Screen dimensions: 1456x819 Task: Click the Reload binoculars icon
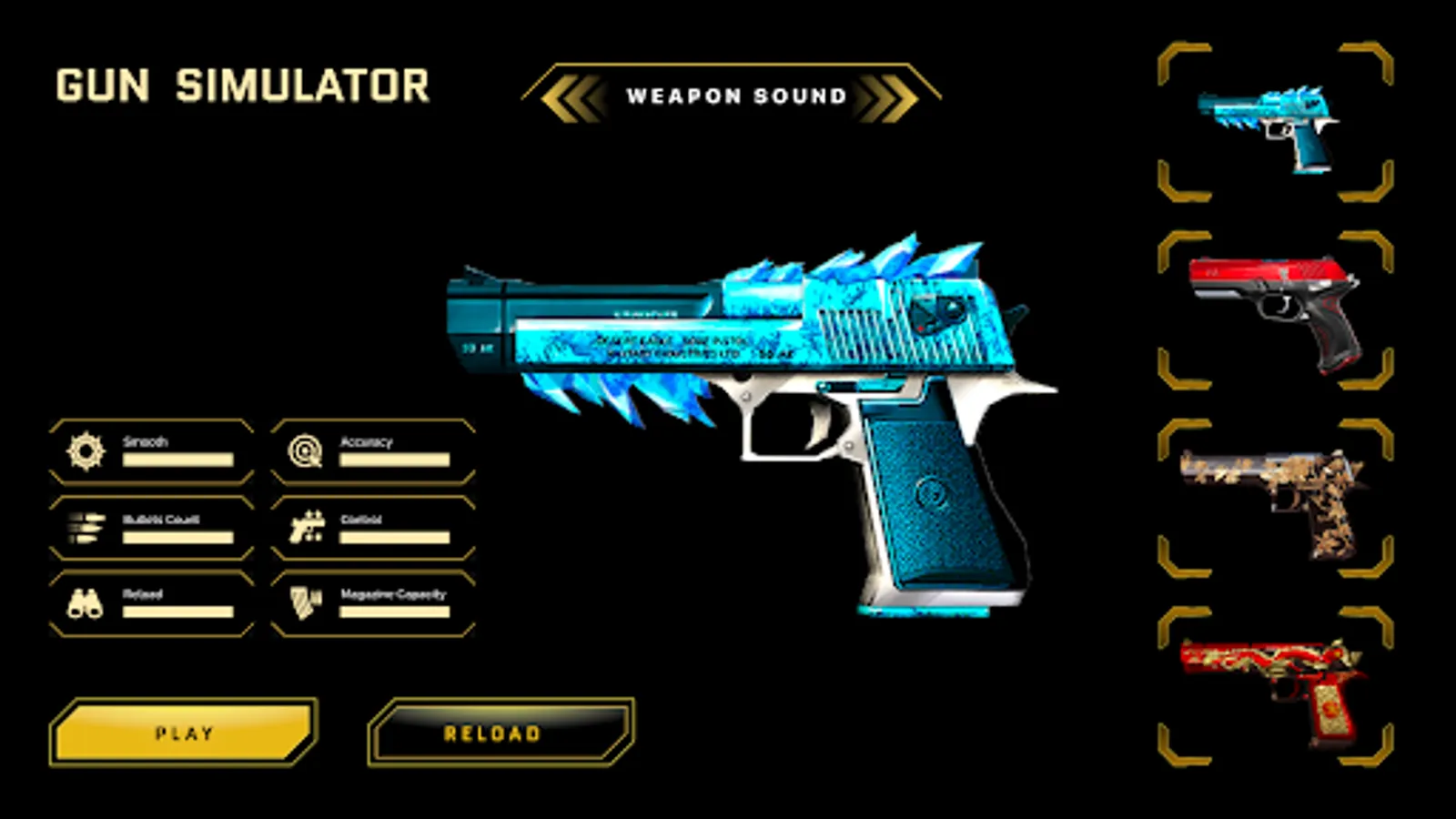[x=86, y=601]
